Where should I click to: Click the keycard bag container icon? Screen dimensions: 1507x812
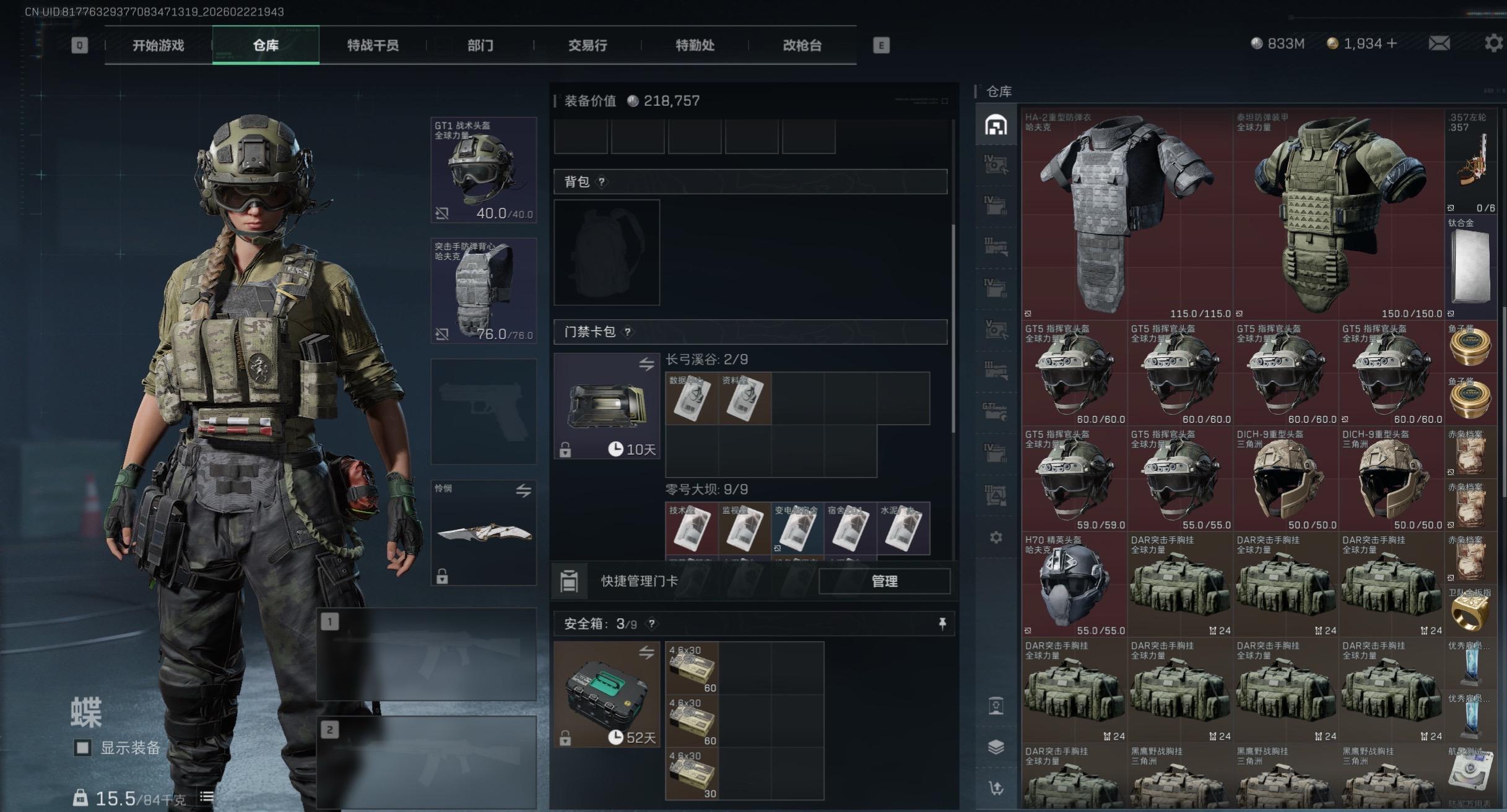607,405
